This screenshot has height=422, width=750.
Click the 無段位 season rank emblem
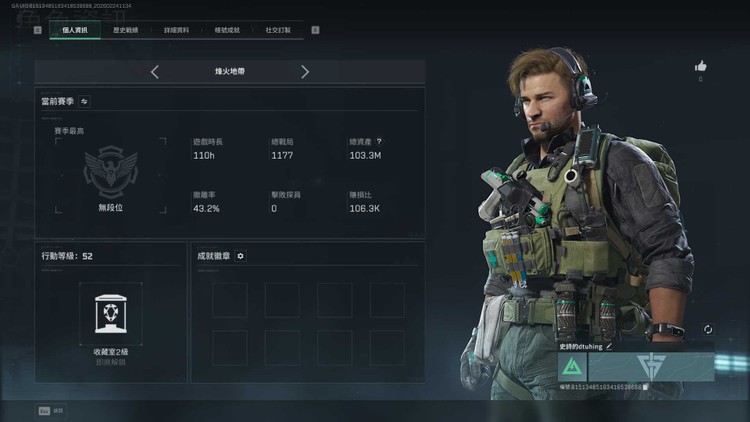(110, 170)
